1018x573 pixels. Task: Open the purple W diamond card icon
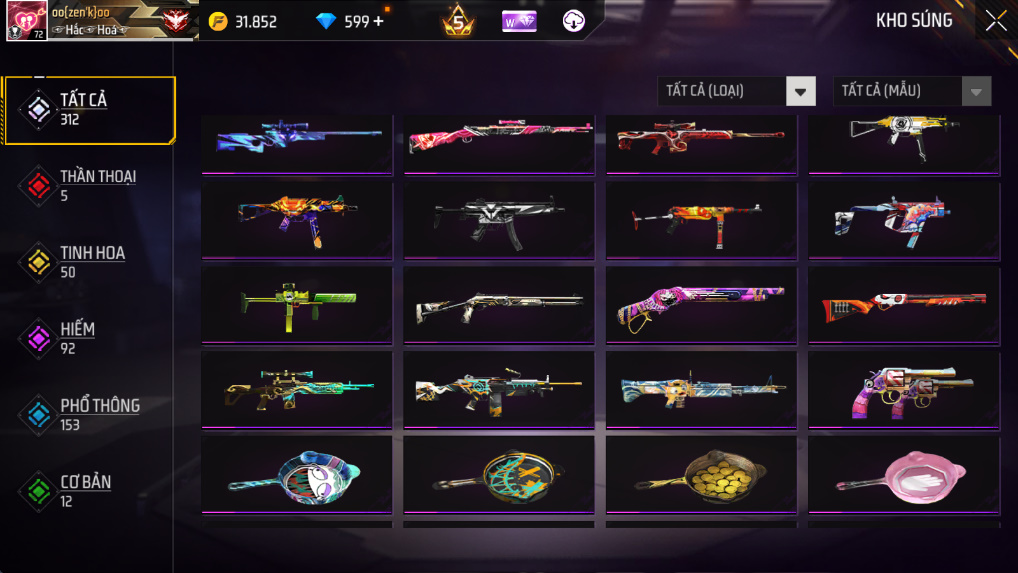[519, 21]
